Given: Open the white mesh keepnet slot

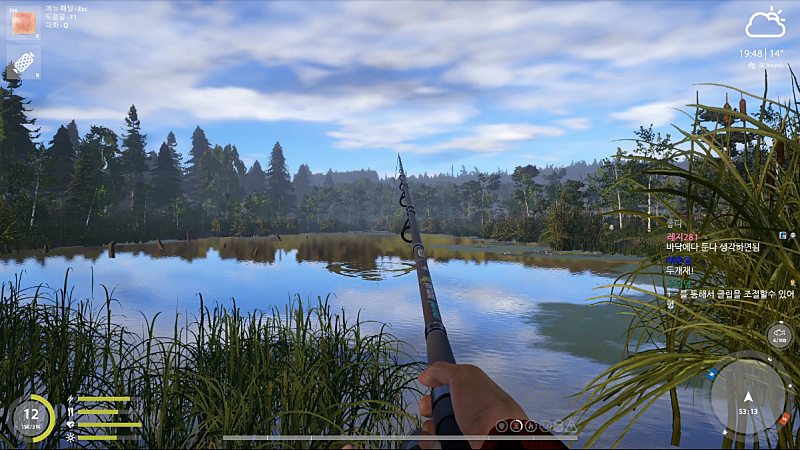Looking at the screenshot, I should pyautogui.click(x=24, y=61).
